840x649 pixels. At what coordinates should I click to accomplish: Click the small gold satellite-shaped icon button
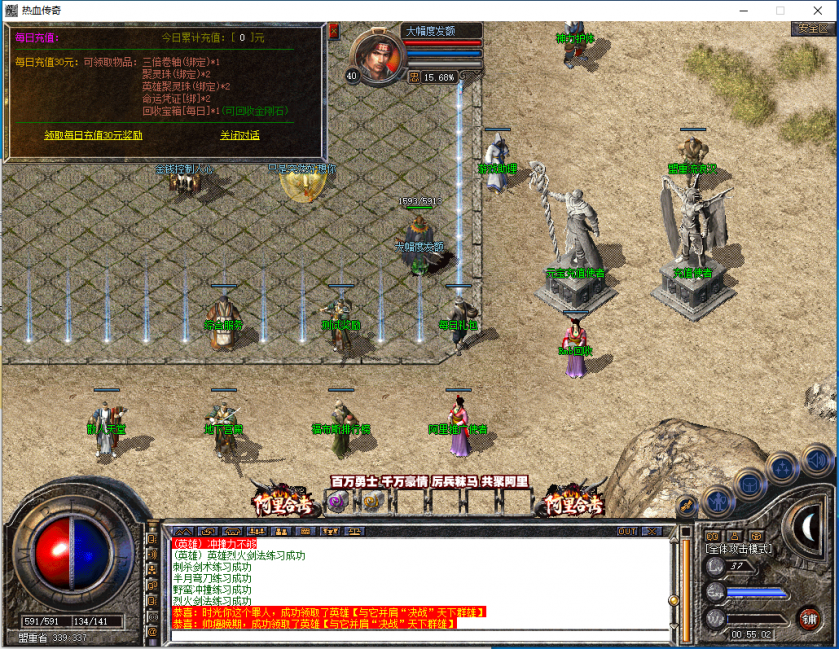[686, 507]
